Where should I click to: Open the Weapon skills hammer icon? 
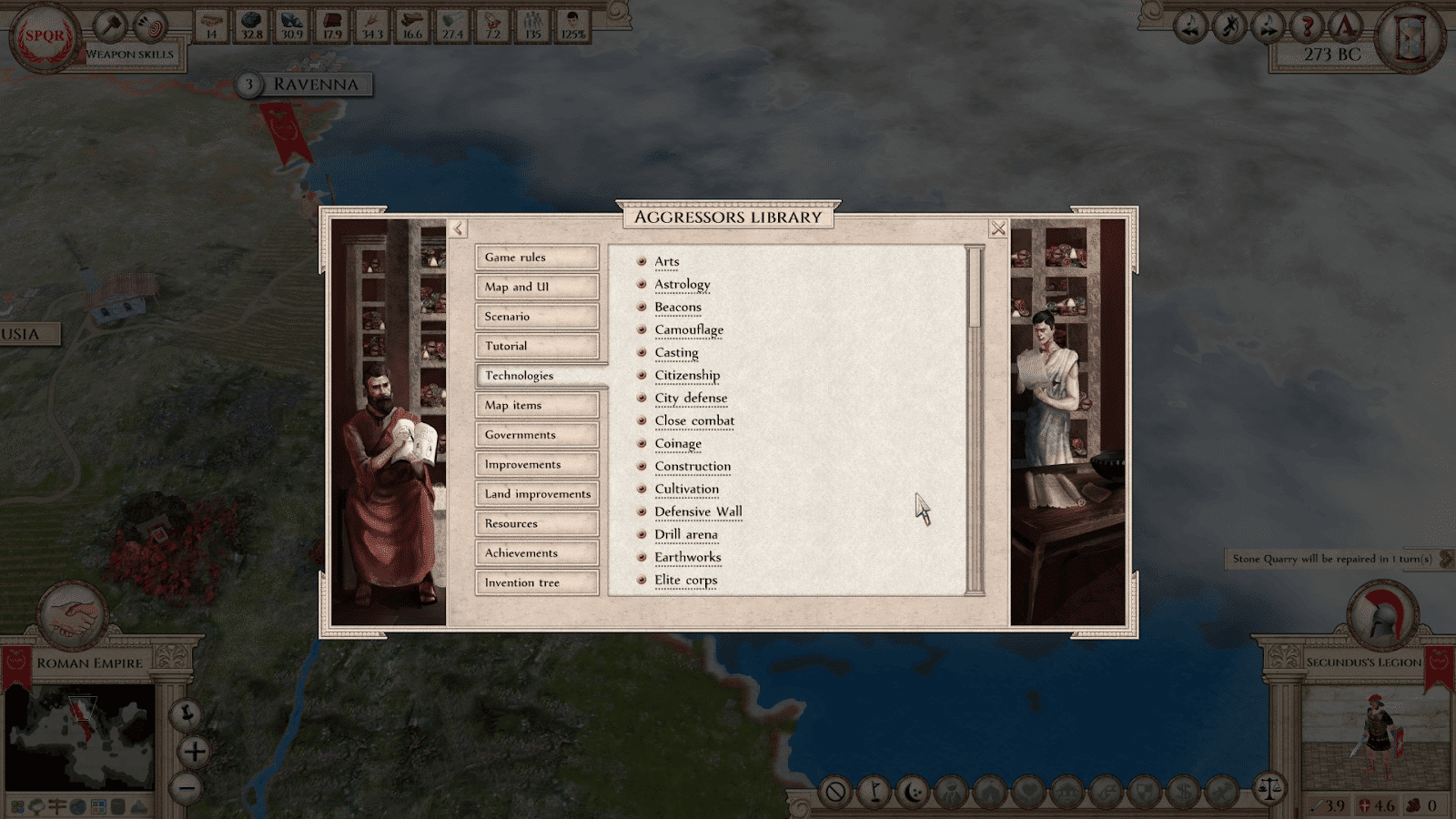pyautogui.click(x=112, y=25)
